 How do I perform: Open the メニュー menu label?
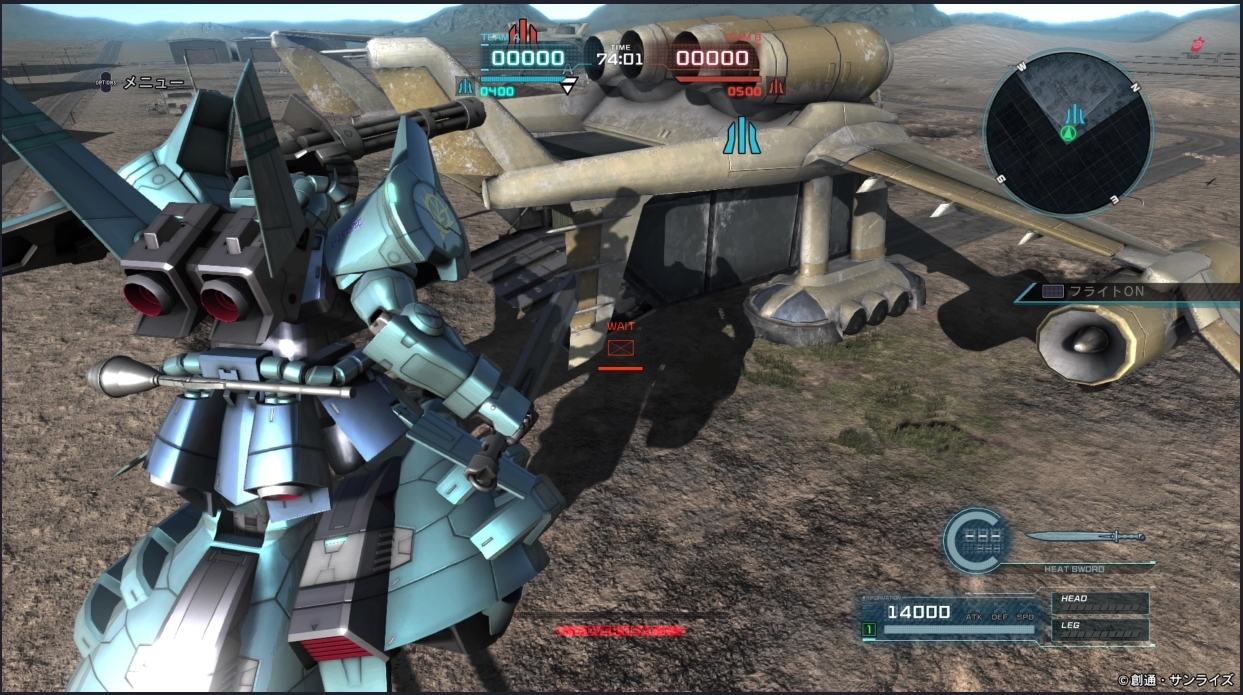(152, 83)
